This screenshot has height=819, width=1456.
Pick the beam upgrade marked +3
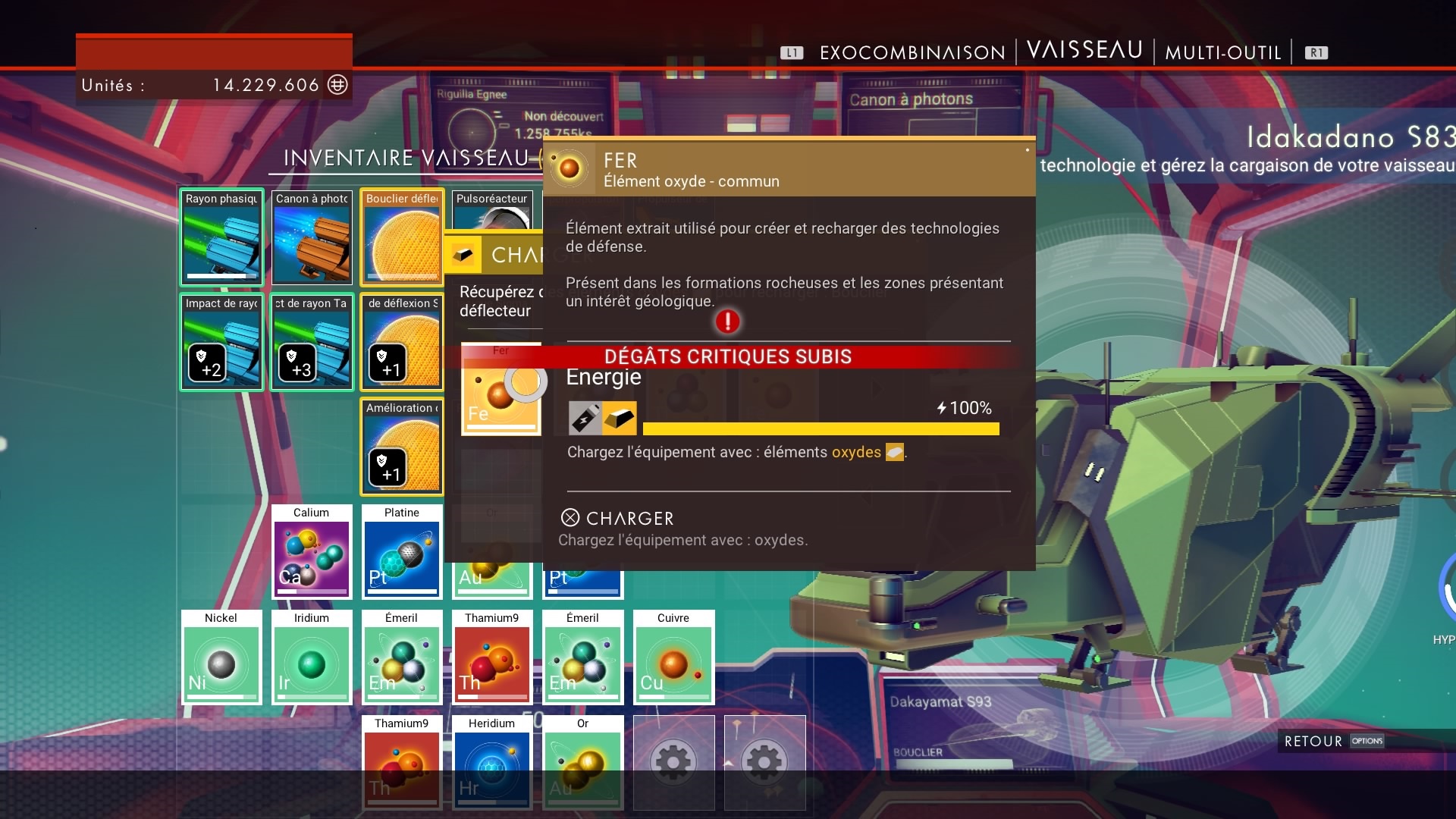pos(312,342)
